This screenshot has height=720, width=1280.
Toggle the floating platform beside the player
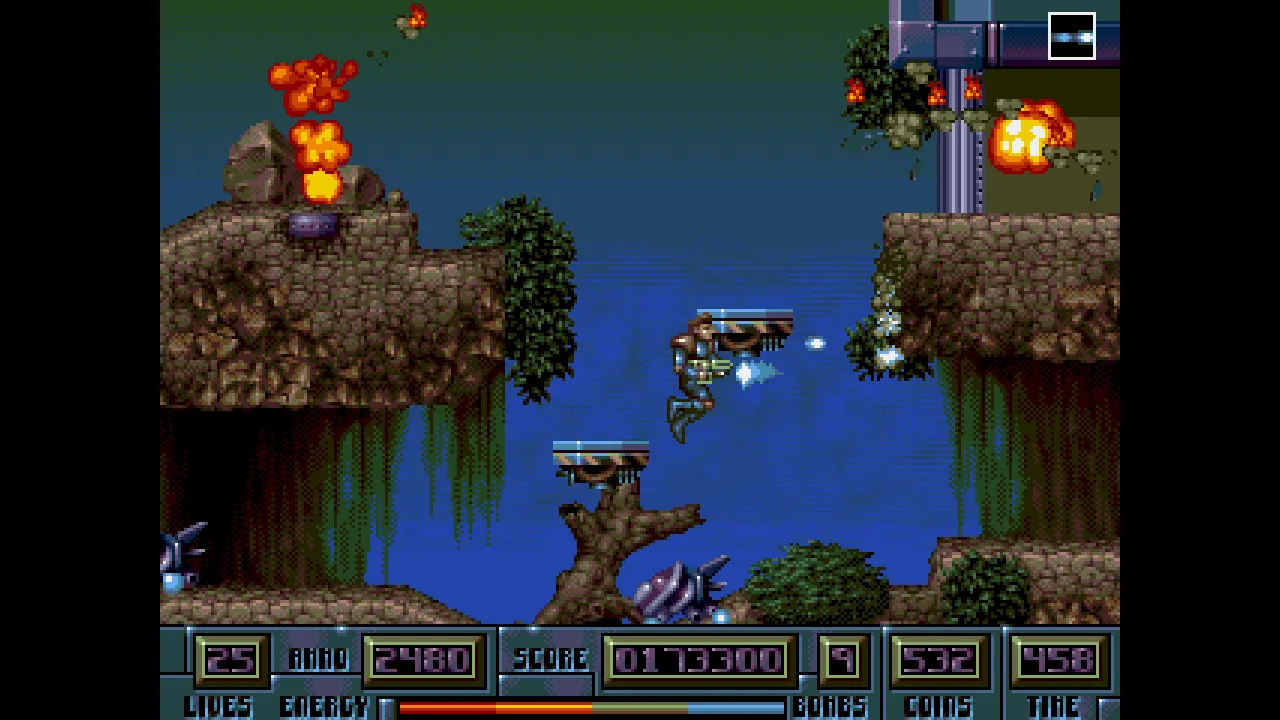point(745,318)
